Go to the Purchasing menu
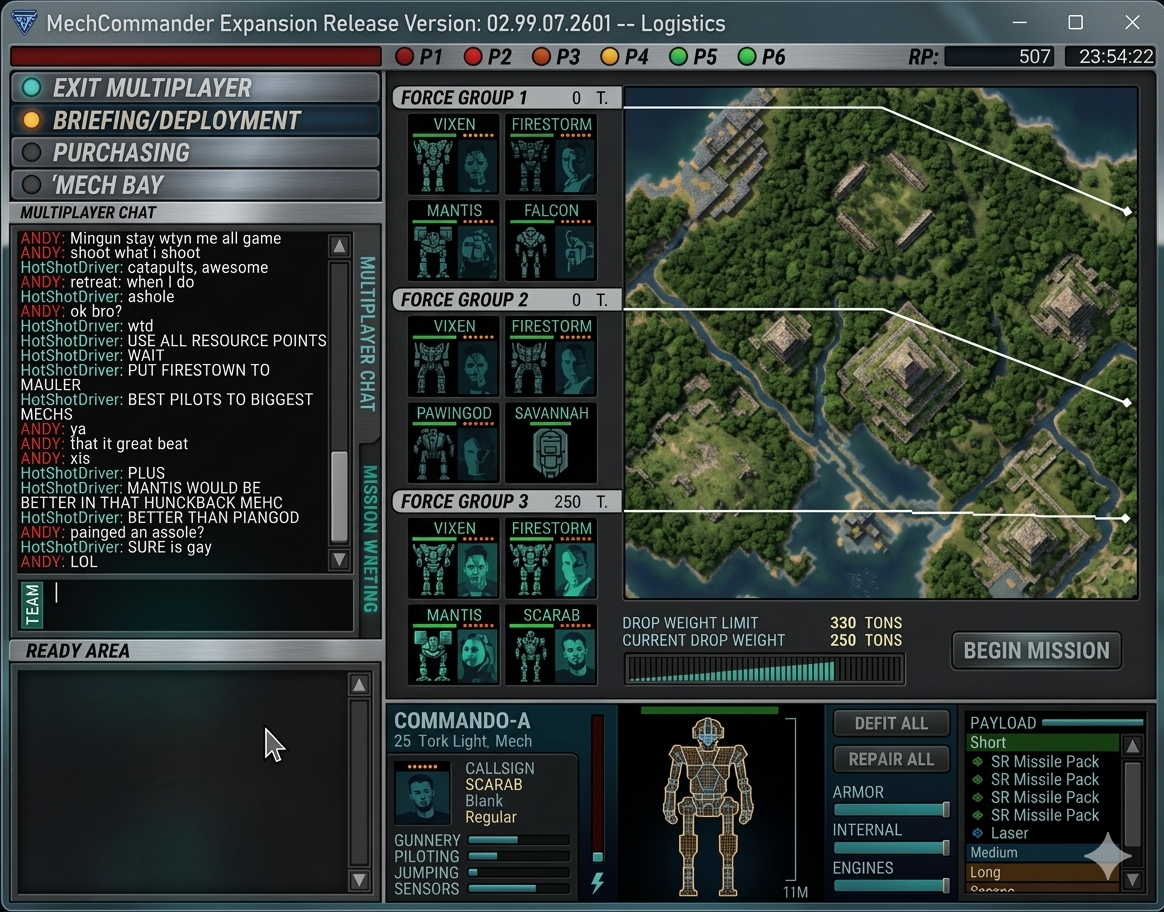This screenshot has width=1164, height=912. click(195, 153)
